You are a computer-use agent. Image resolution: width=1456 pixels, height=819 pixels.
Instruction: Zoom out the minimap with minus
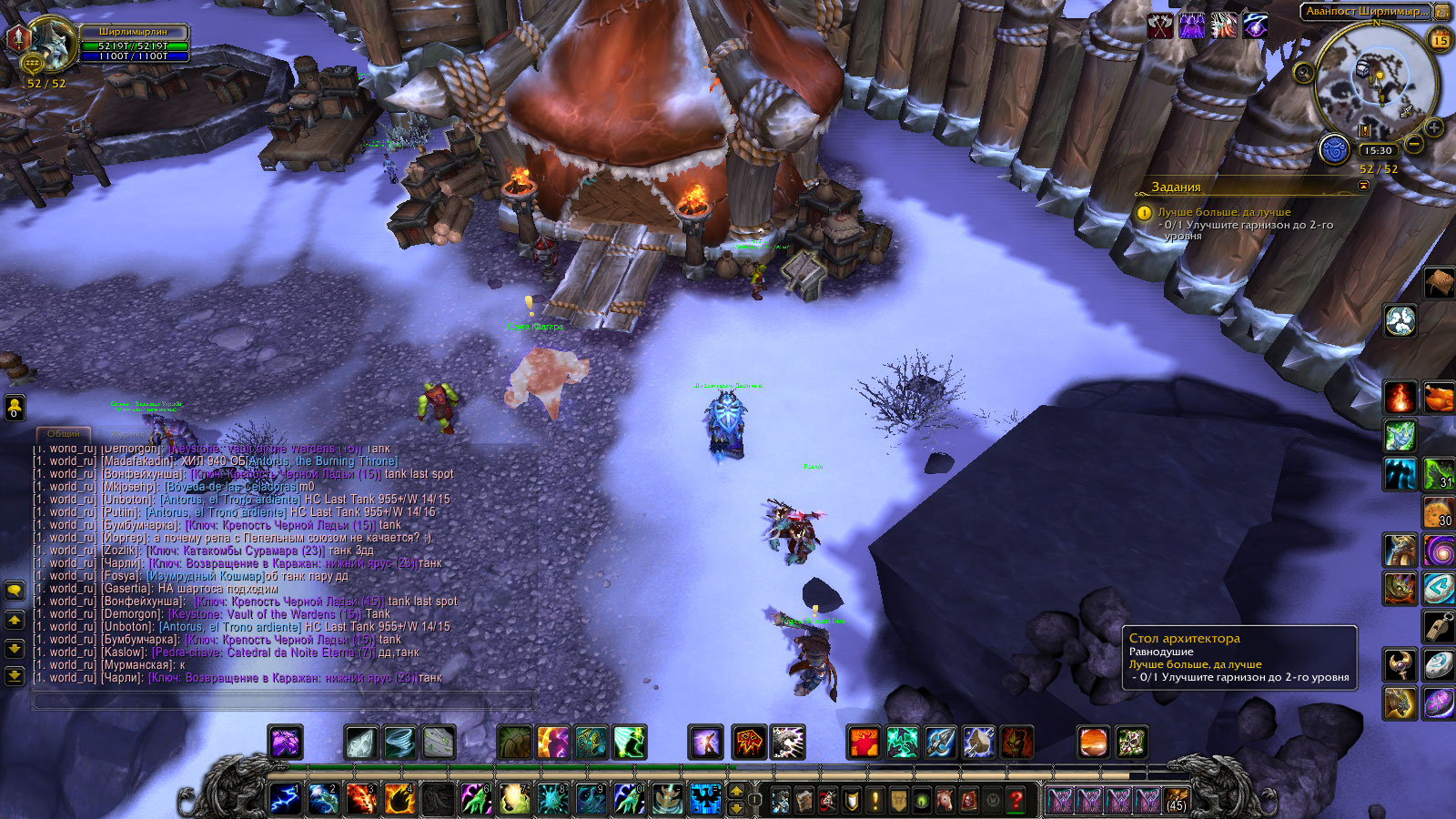1414,144
